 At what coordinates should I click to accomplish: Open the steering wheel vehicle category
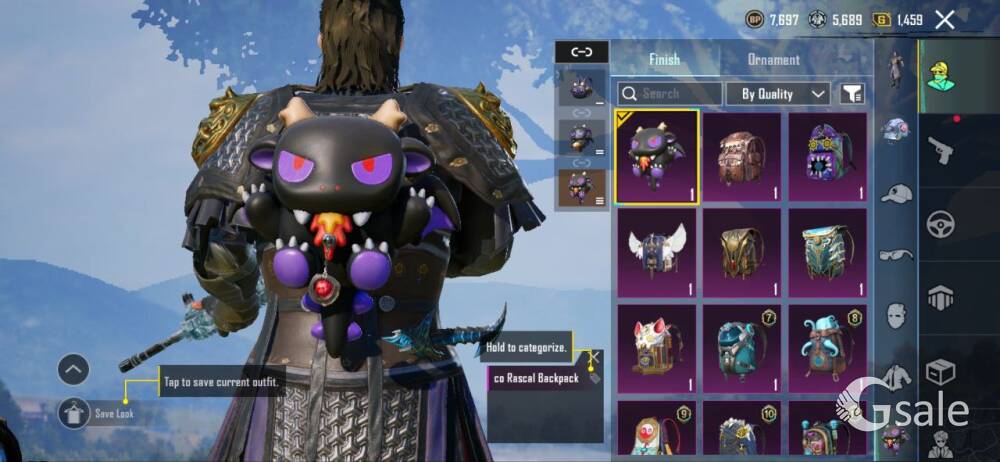pos(939,224)
